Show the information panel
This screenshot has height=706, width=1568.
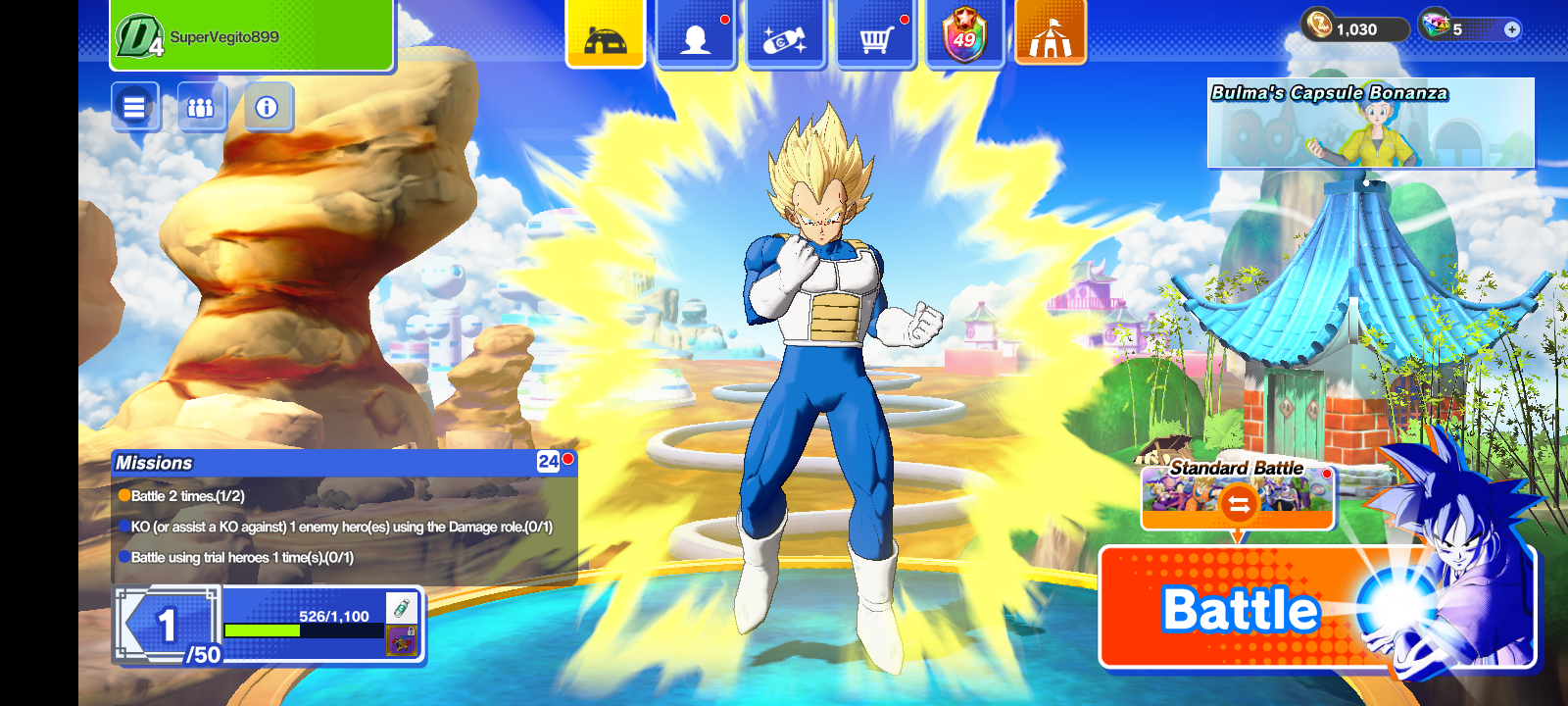[267, 107]
